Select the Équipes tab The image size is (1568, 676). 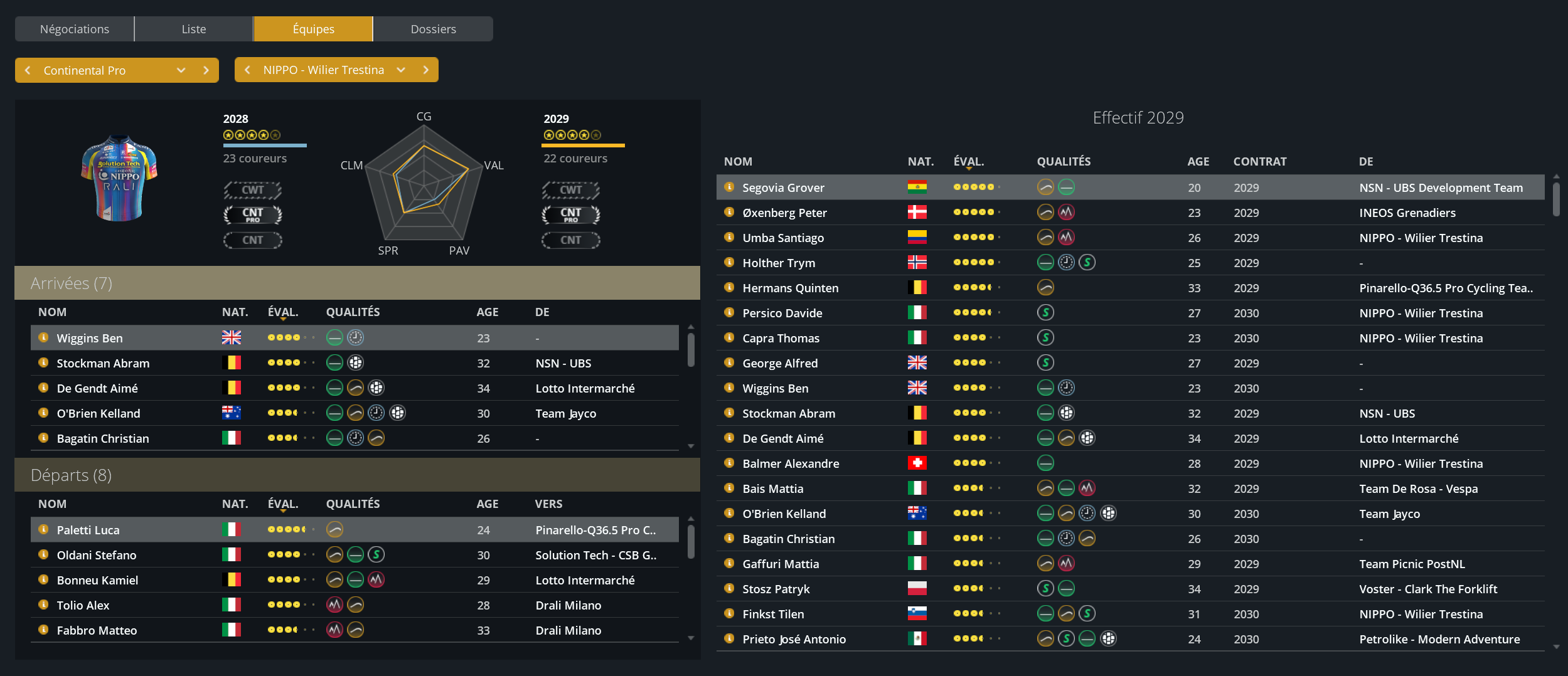(313, 29)
